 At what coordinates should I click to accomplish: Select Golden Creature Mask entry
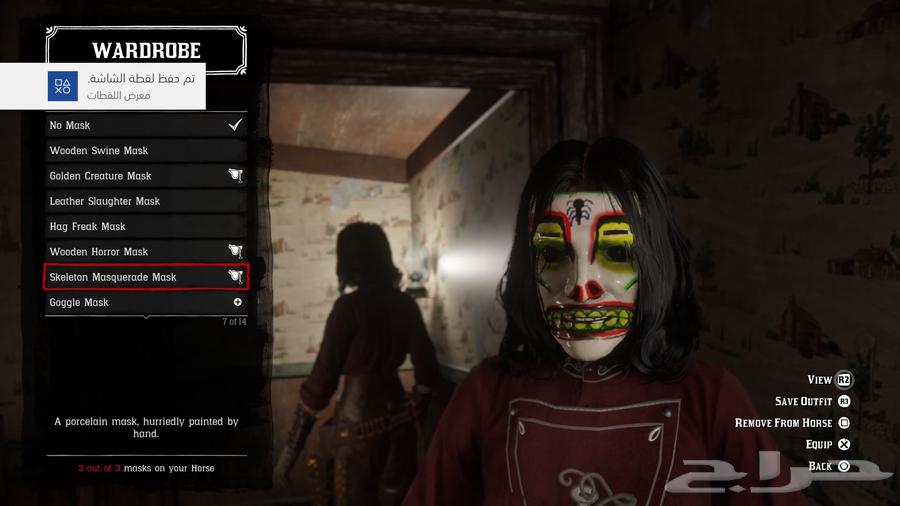click(x=146, y=176)
